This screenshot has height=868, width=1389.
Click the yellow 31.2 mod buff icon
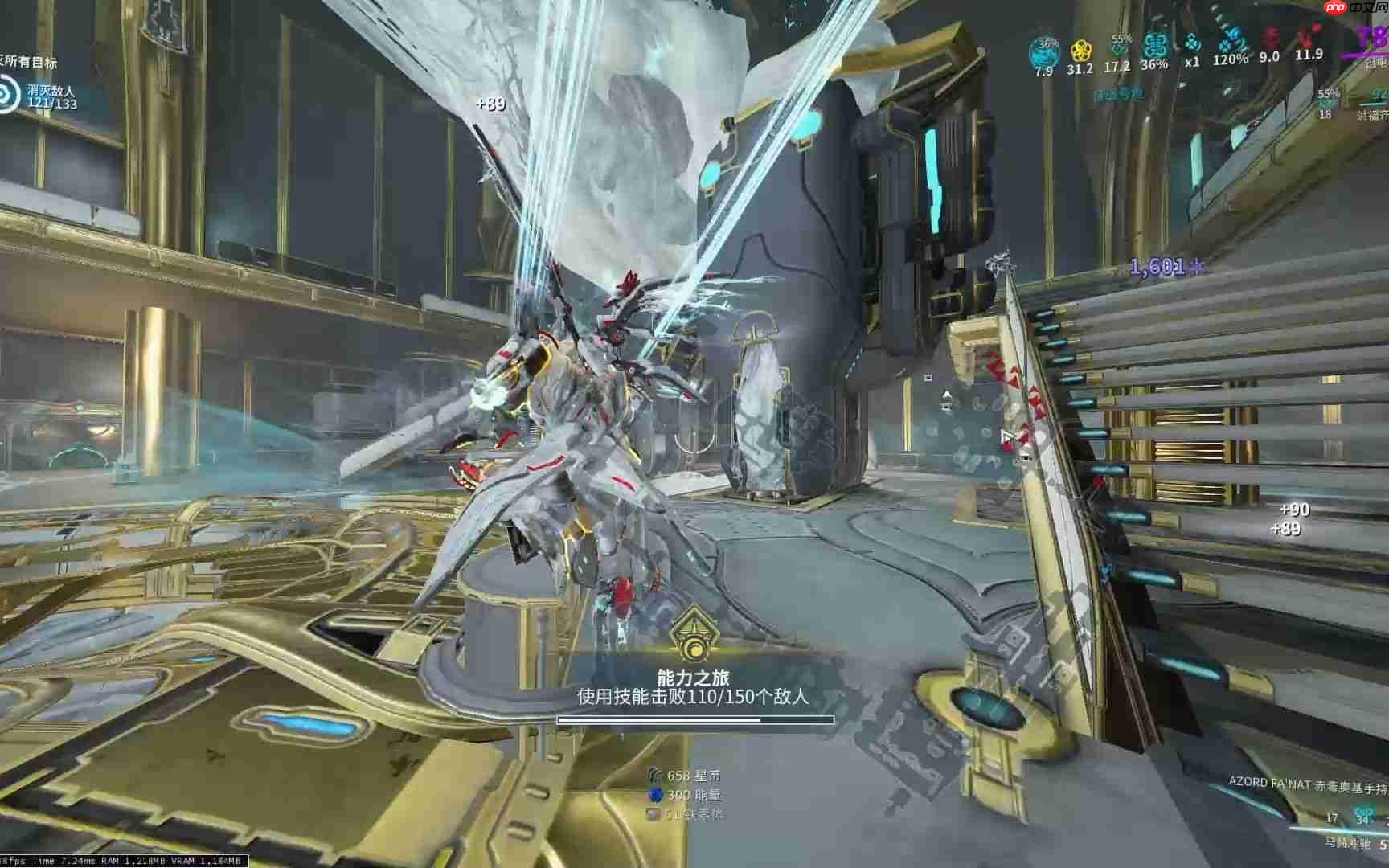1080,50
